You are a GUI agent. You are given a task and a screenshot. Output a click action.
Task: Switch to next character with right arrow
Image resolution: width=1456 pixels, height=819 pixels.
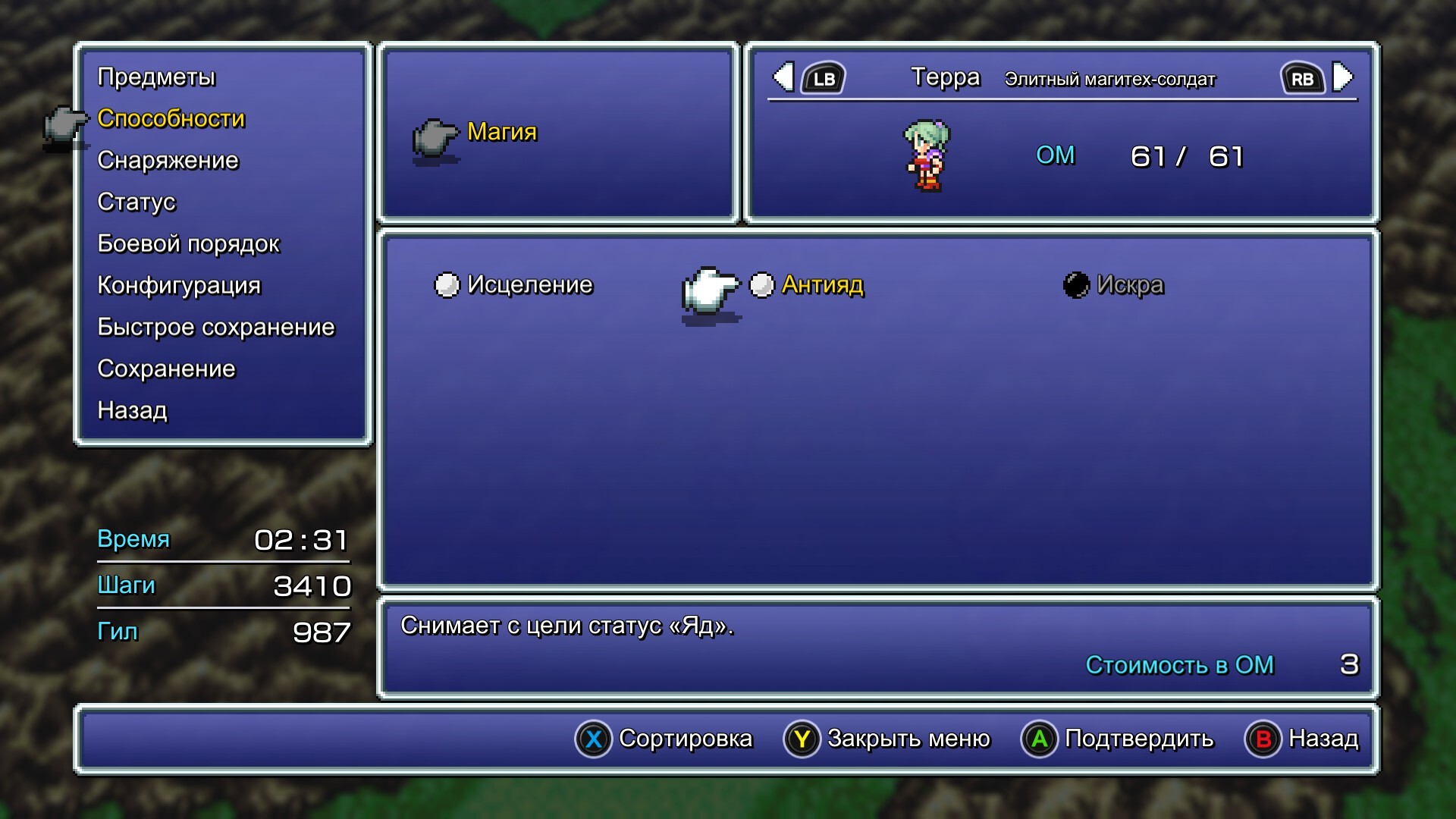1341,77
